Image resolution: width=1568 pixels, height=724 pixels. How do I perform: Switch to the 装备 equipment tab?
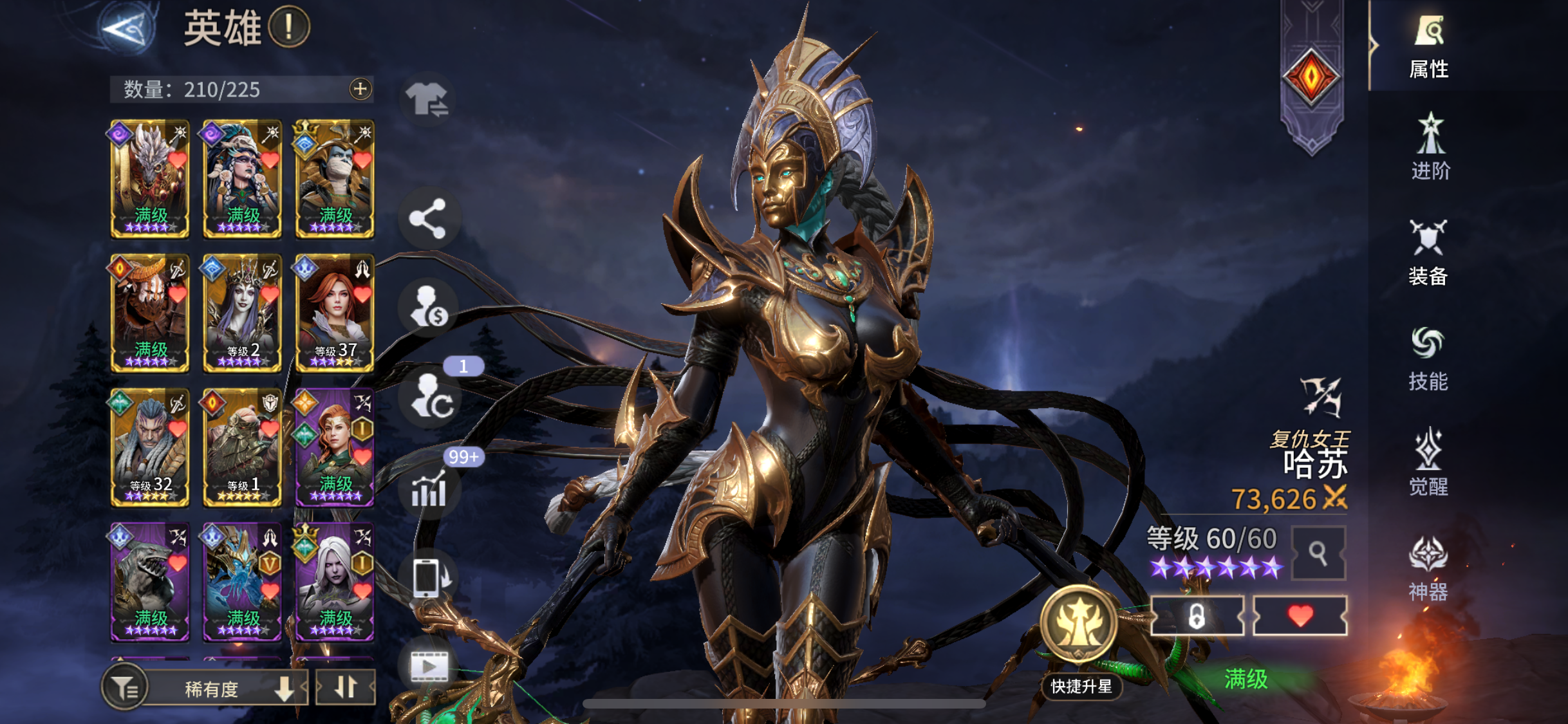click(x=1428, y=253)
